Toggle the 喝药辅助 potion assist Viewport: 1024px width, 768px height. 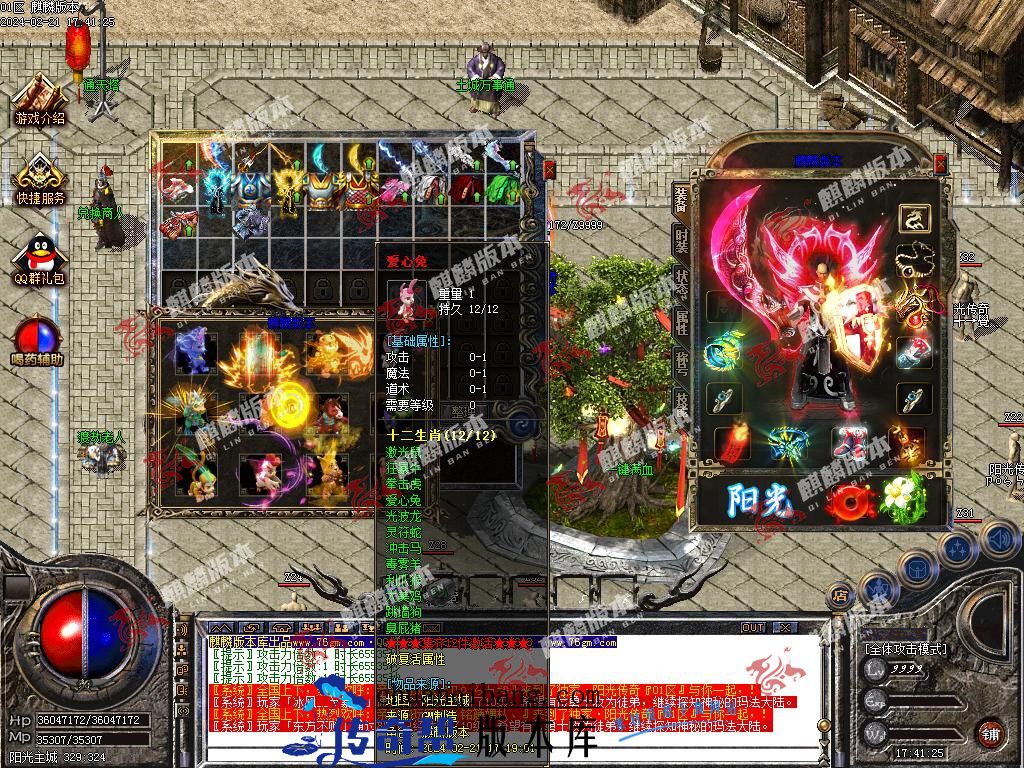pos(38,340)
